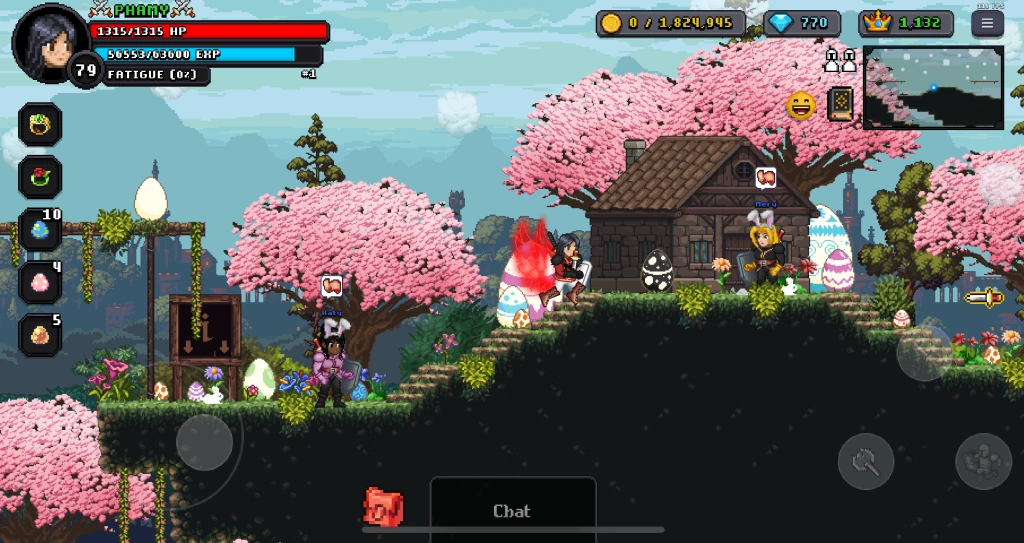Open the two-knights party icon

(840, 61)
